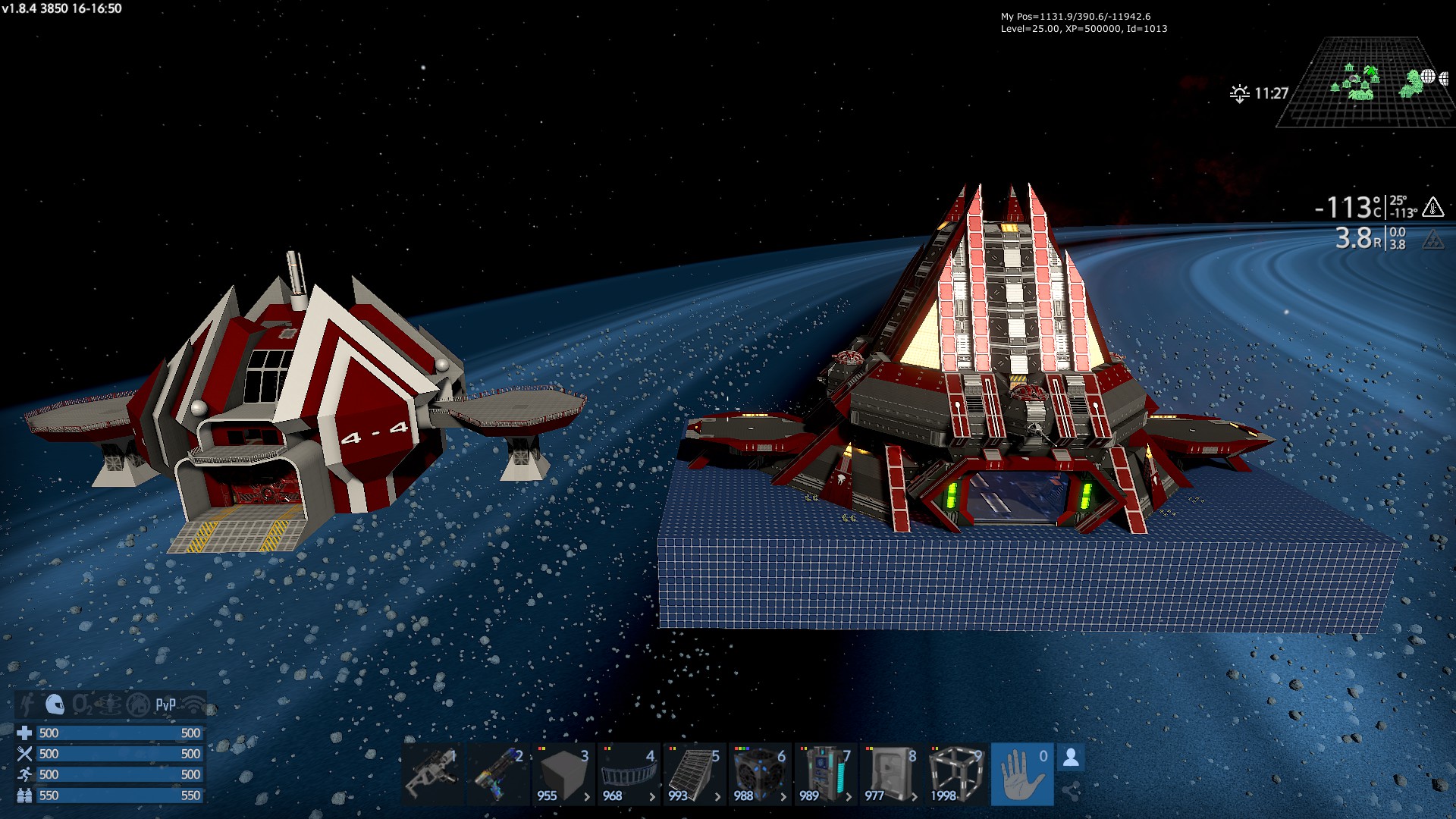Click the O2 oxygen status icon
The width and height of the screenshot is (1456, 819).
pyautogui.click(x=82, y=705)
